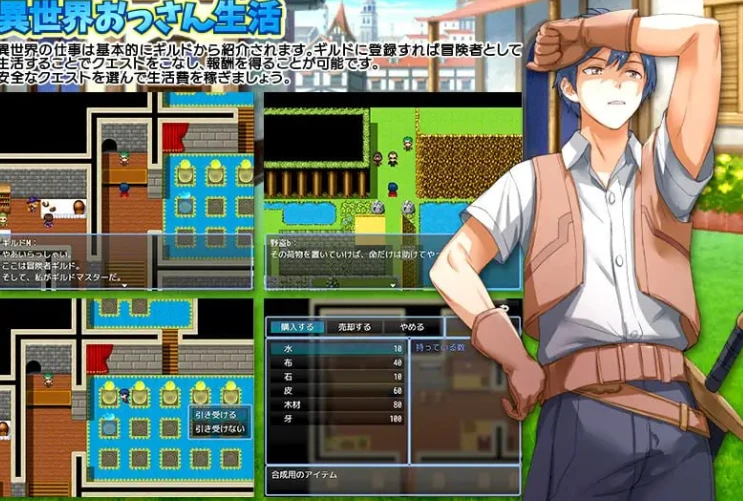Image resolution: width=743 pixels, height=501 pixels.
Task: Choose the 石 (stone) item row
Action: pos(337,377)
